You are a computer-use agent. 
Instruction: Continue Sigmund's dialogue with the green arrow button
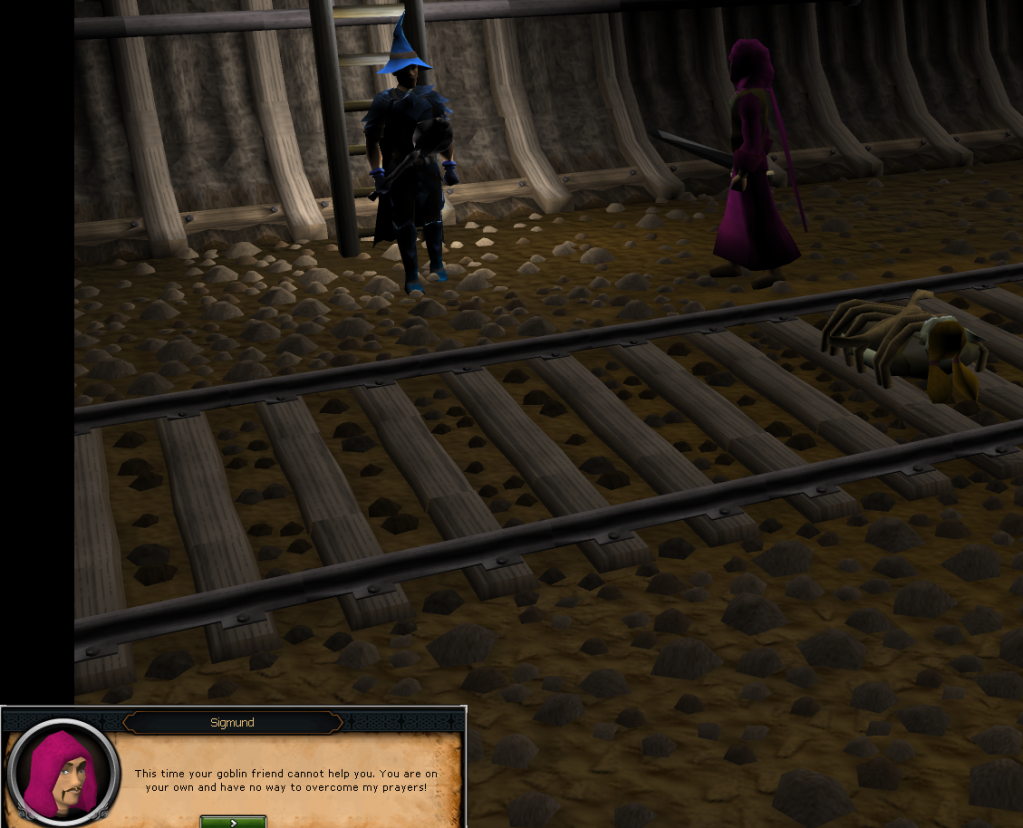click(x=233, y=821)
